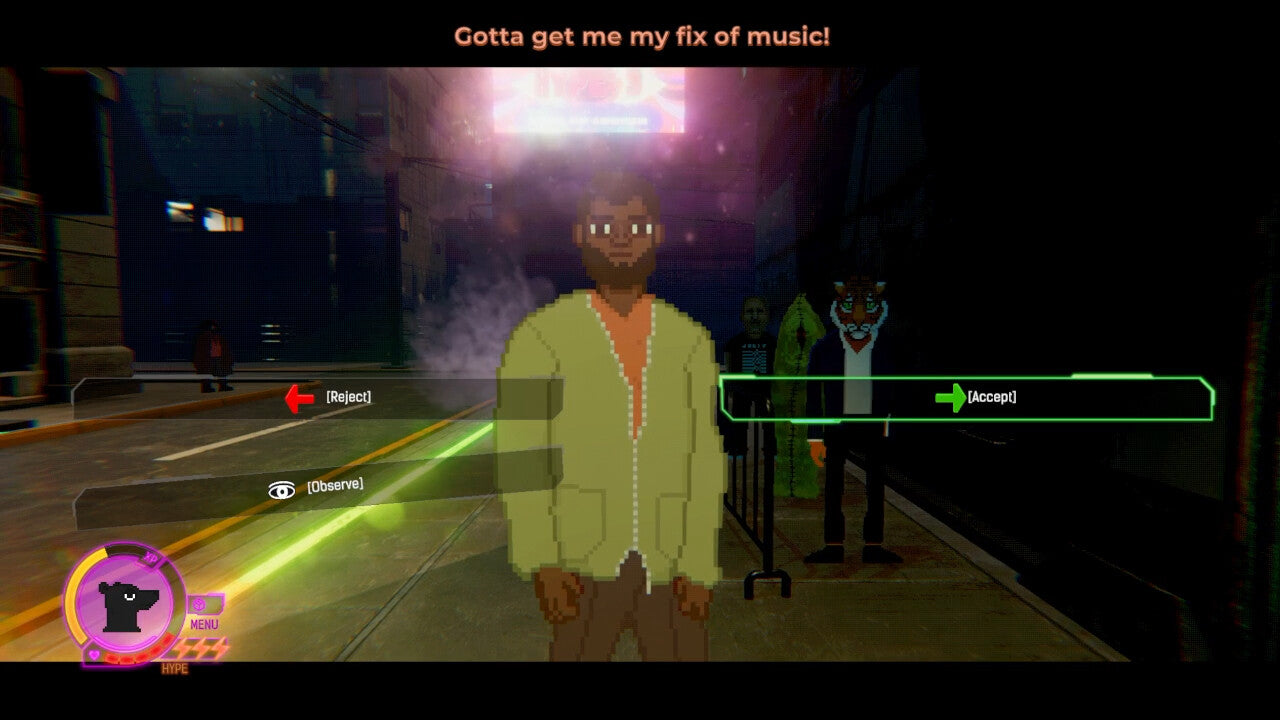Click the heart icon on the portrait ring

93,654
